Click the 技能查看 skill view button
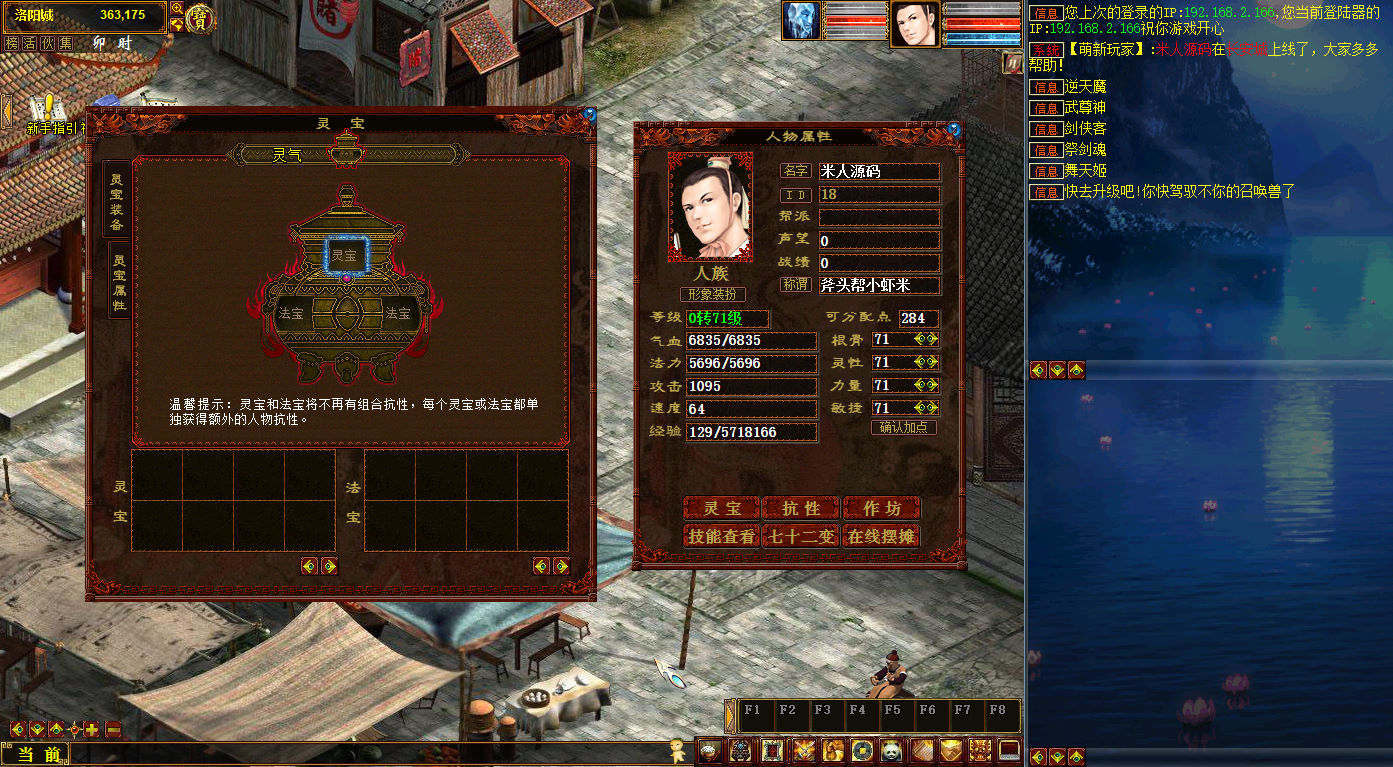The width and height of the screenshot is (1393, 767). 721,536
